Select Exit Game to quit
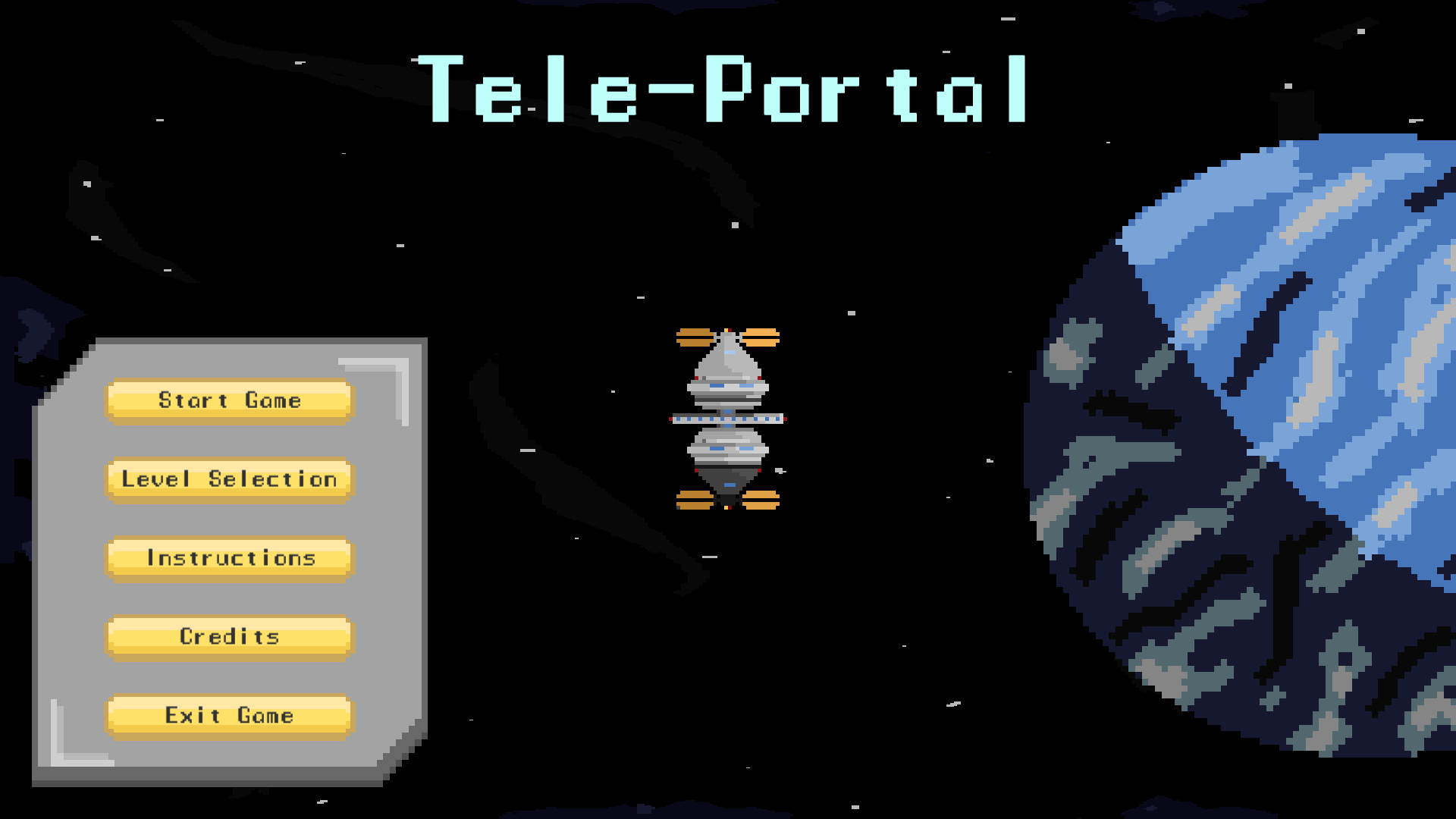 pyautogui.click(x=228, y=715)
